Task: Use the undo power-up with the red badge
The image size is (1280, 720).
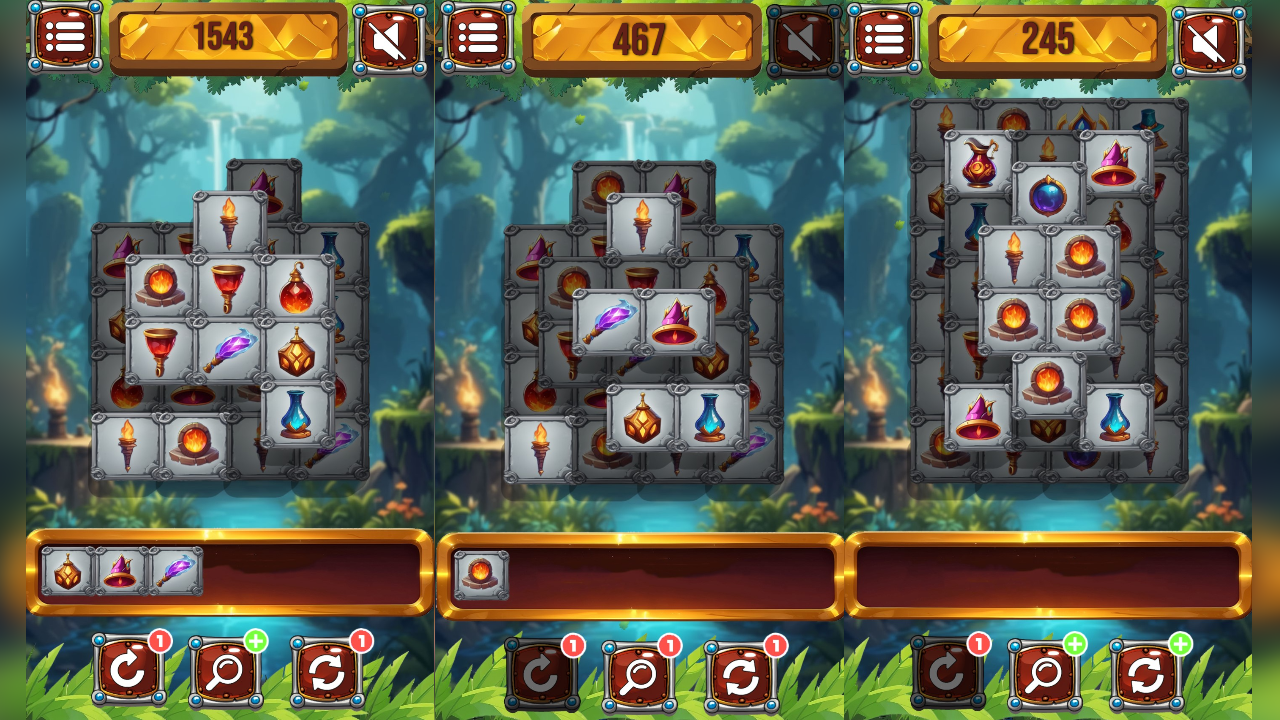Action: pyautogui.click(x=127, y=672)
